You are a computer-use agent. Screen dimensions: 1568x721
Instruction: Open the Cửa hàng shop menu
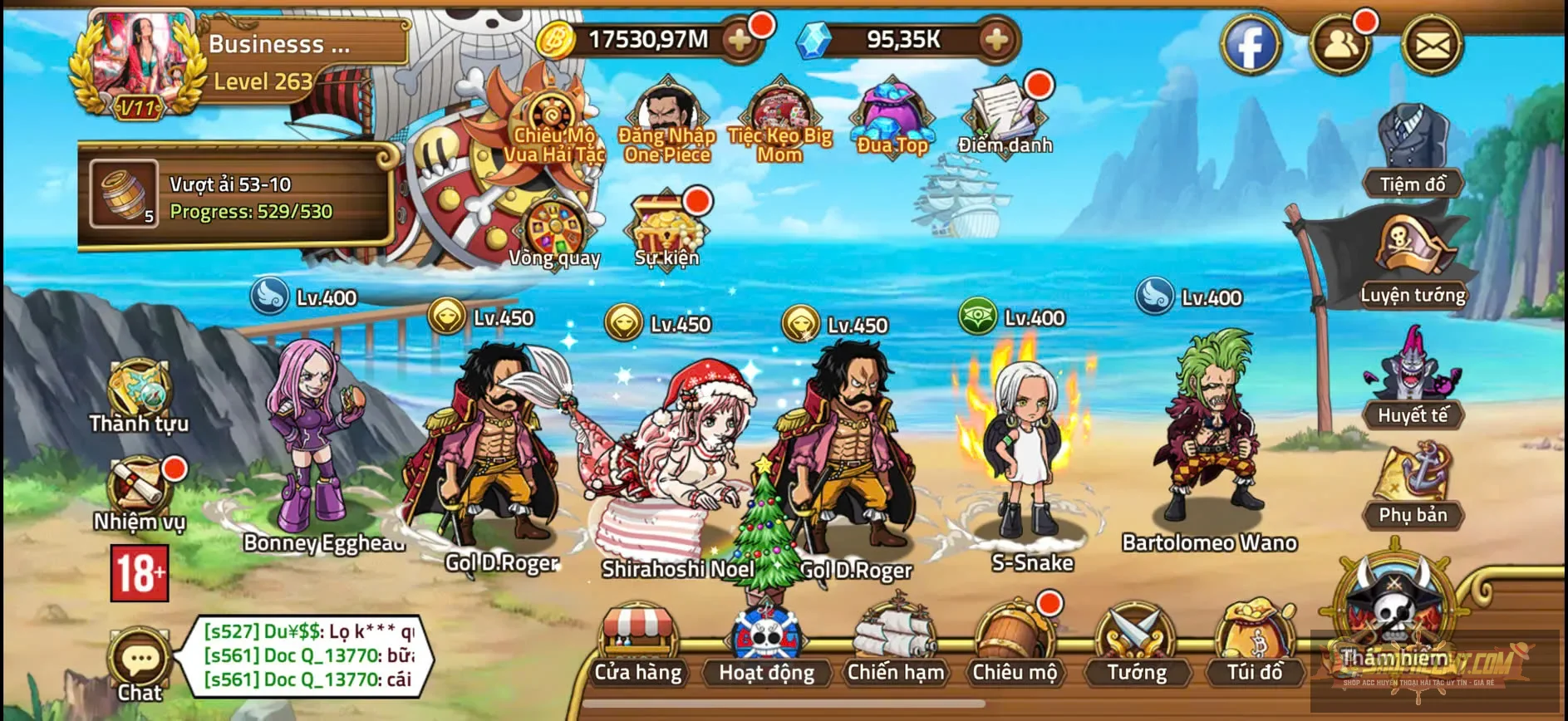click(x=637, y=645)
